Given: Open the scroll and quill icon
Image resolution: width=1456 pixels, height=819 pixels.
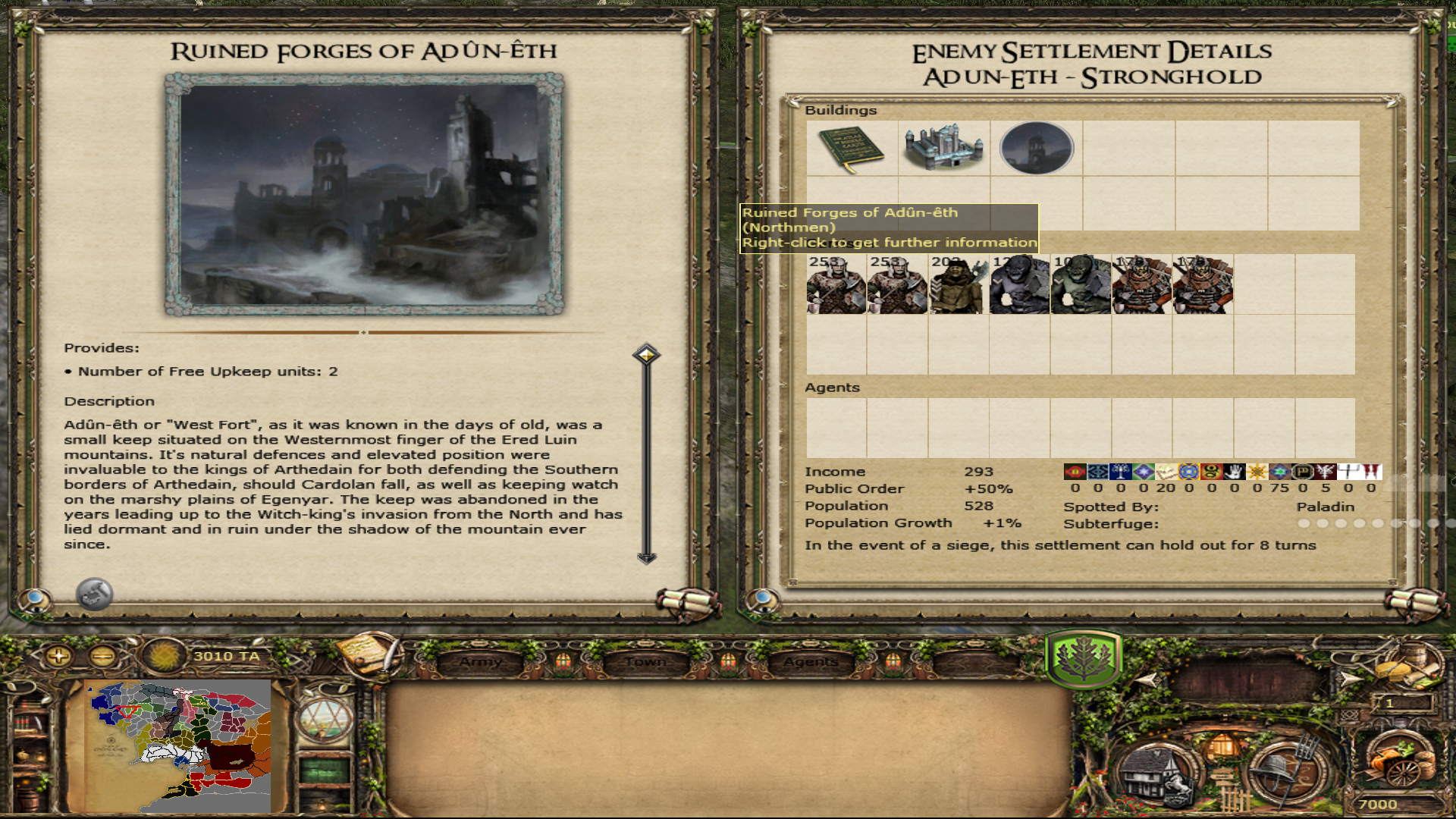Looking at the screenshot, I should point(369,653).
